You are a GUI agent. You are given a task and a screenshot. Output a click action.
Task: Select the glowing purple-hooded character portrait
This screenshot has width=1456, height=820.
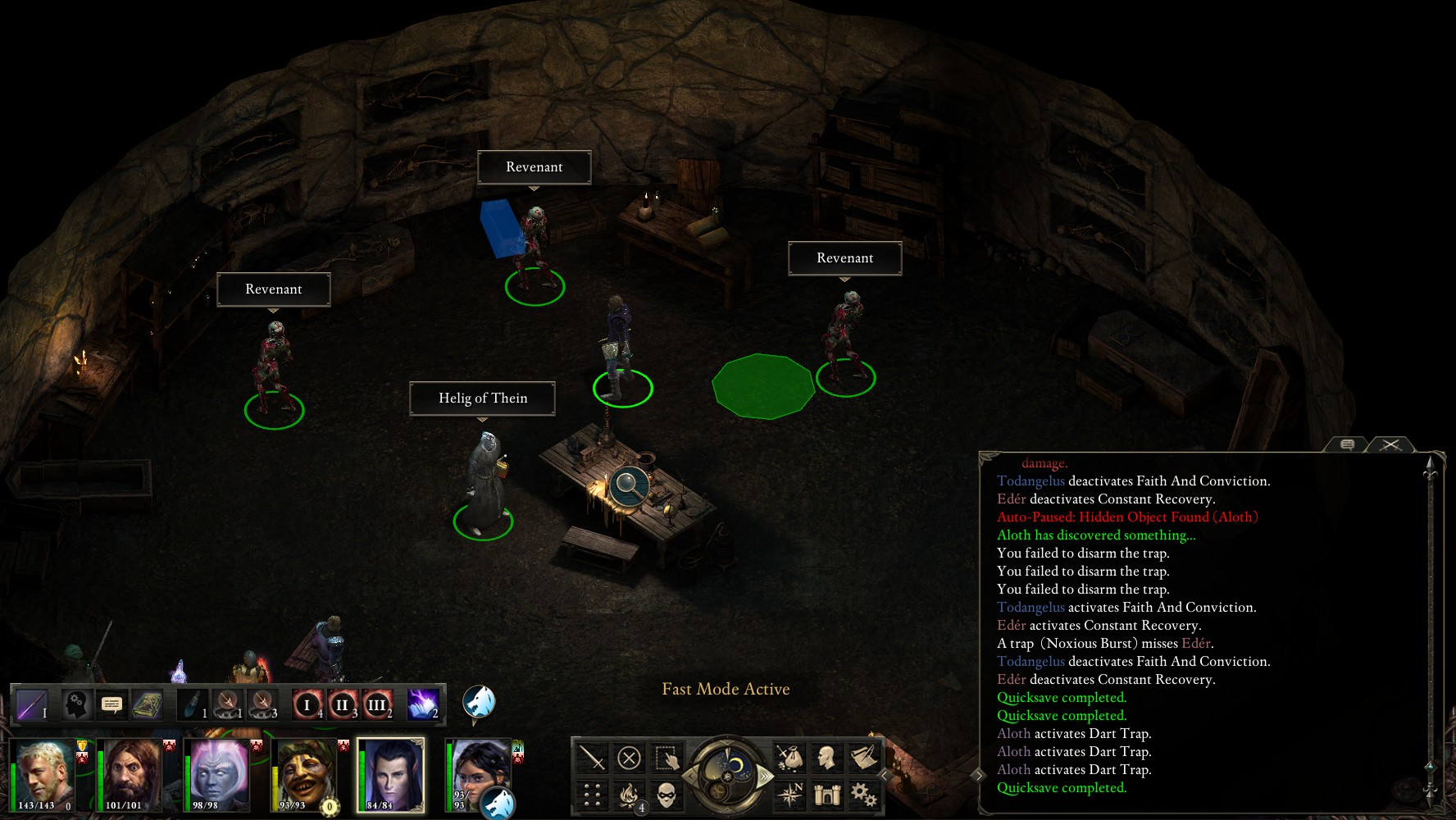pos(219,774)
